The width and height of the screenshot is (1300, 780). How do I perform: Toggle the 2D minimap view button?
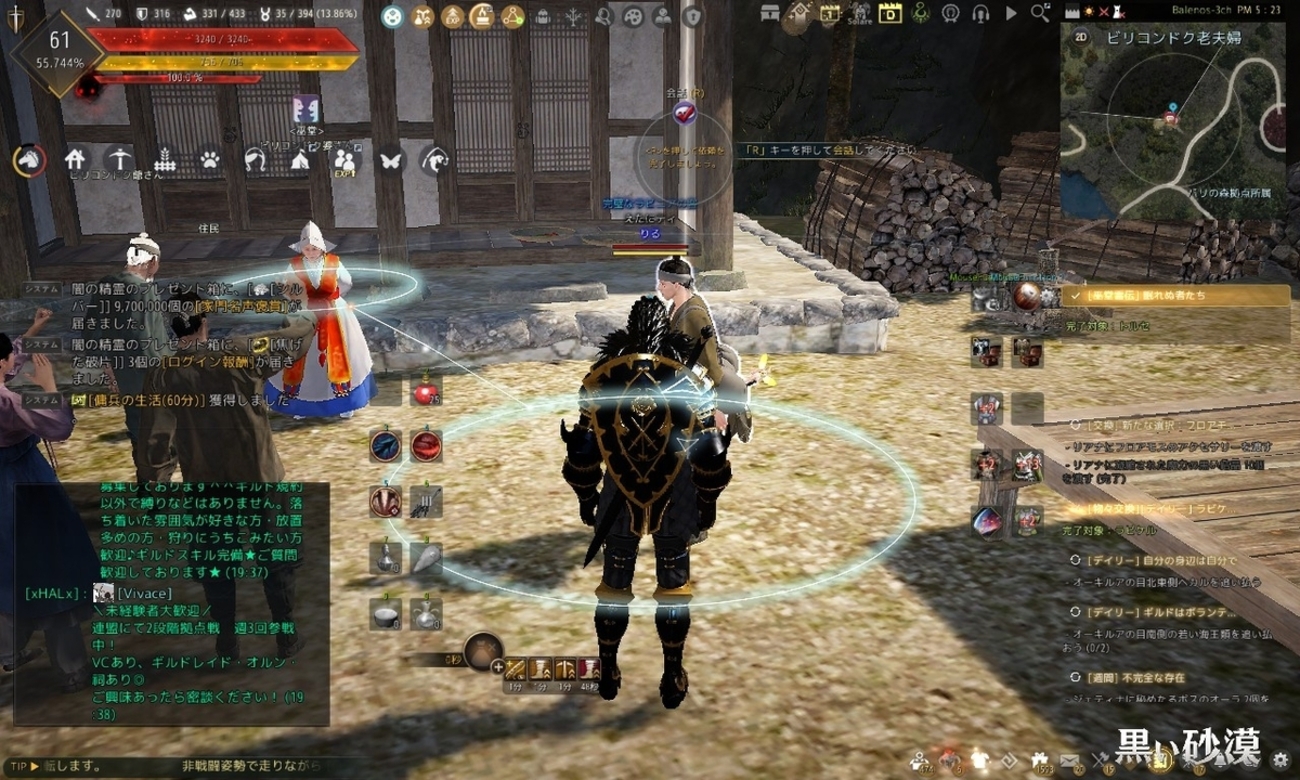[1081, 36]
